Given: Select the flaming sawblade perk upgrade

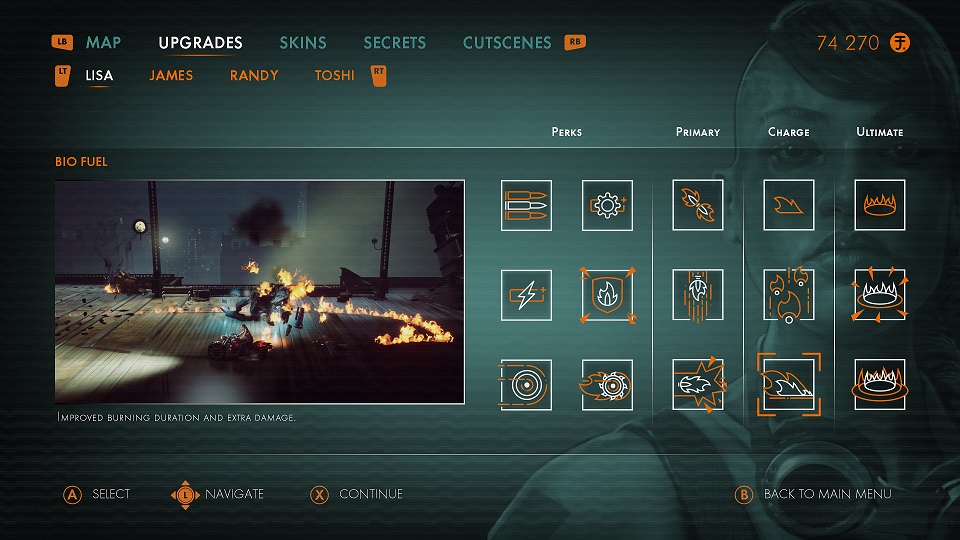Looking at the screenshot, I should click(607, 385).
